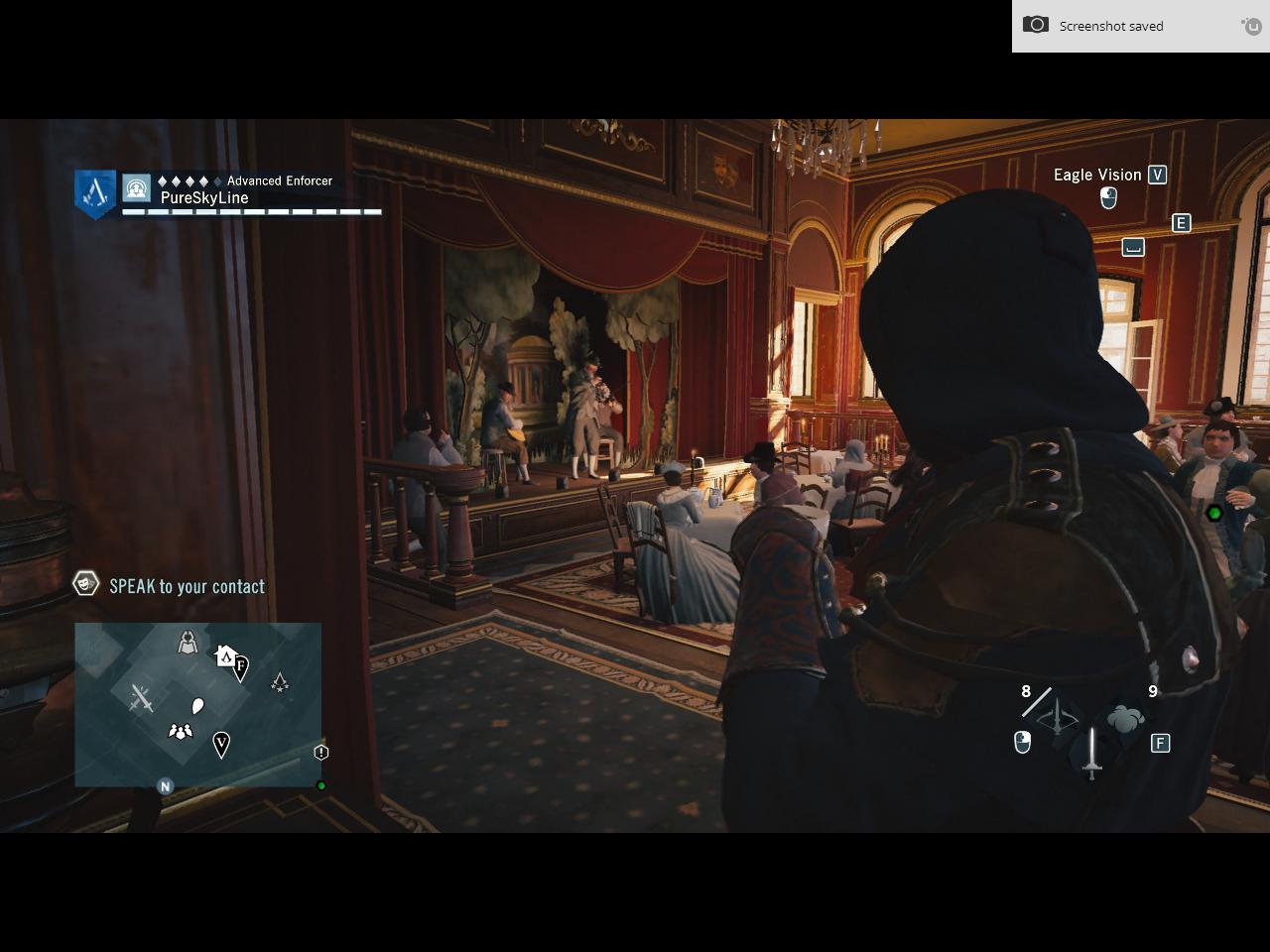Click the theater mask objective icon
Image resolution: width=1270 pixels, height=952 pixels.
point(86,584)
